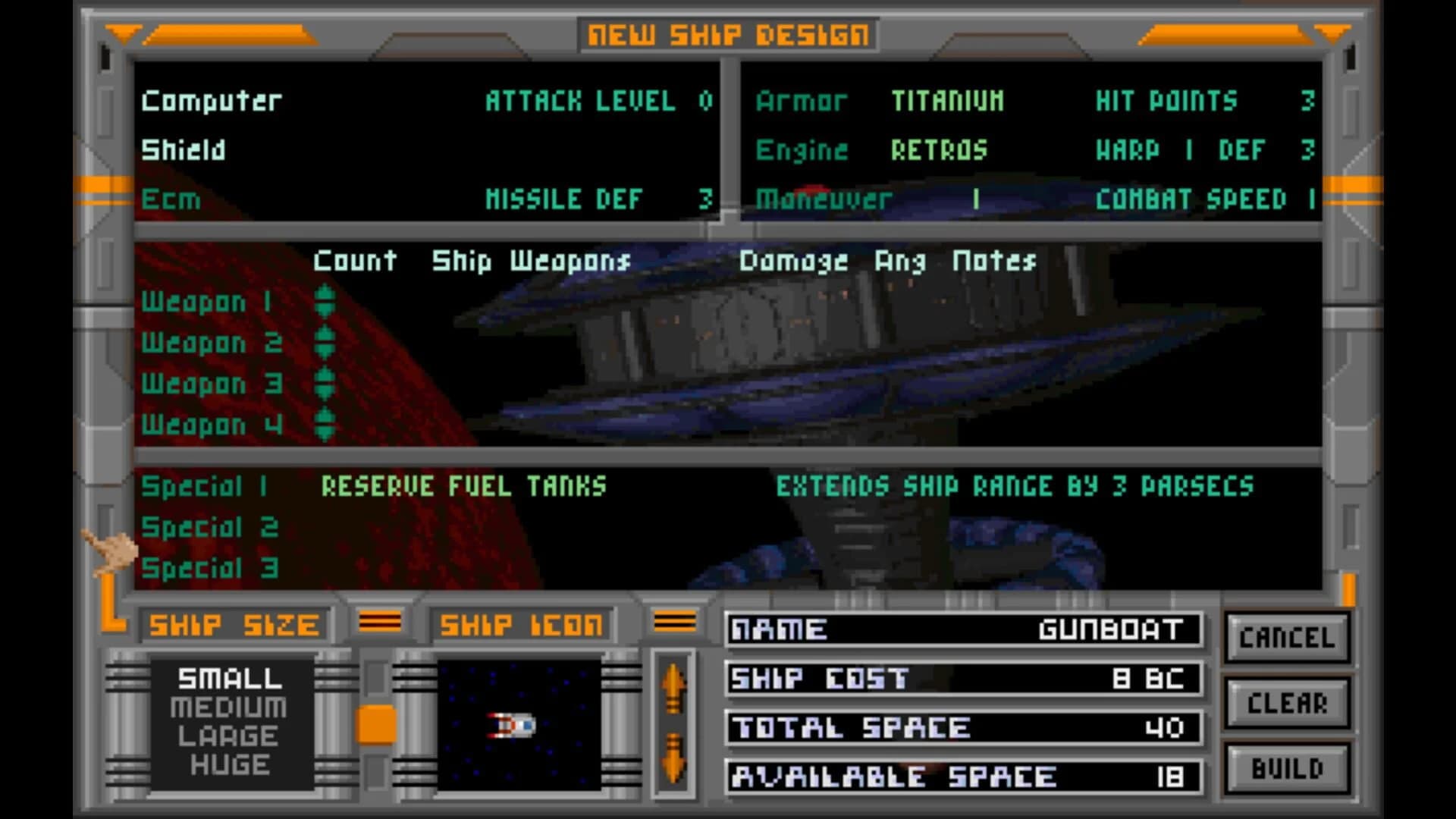Open the Armor TITANIUM selector

tap(947, 101)
